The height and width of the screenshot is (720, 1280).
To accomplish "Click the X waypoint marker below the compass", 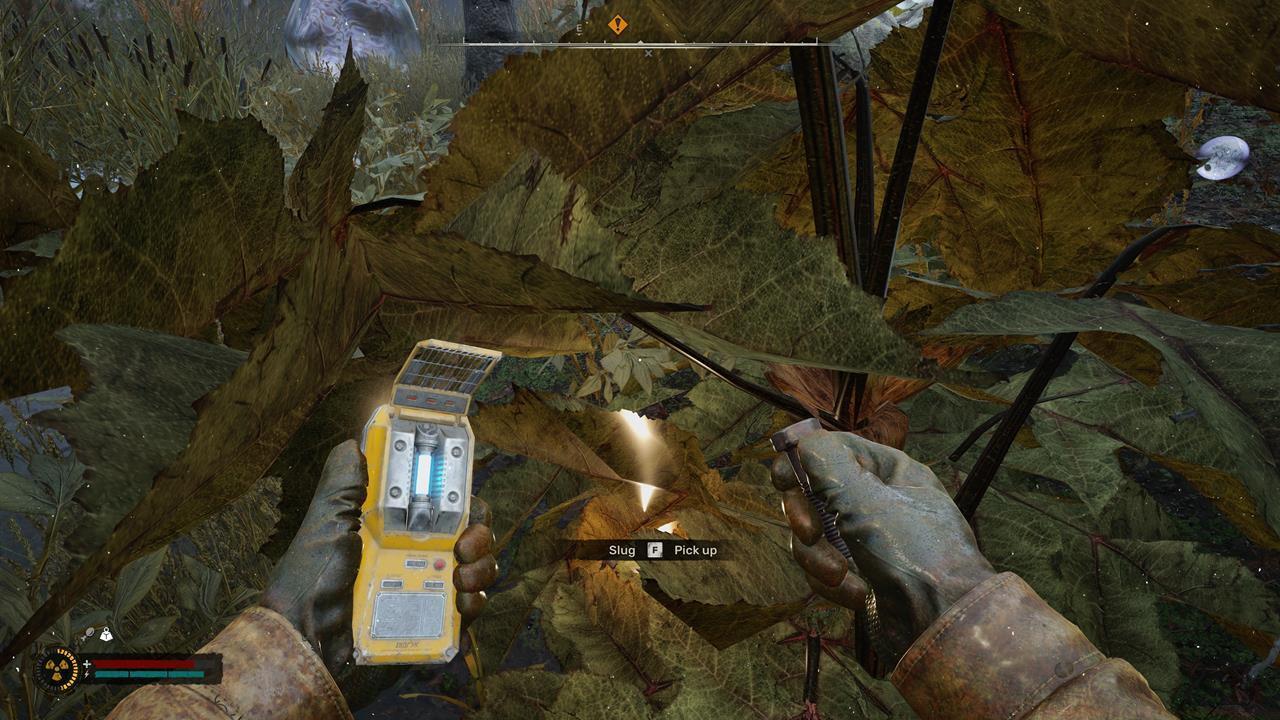I will [648, 53].
